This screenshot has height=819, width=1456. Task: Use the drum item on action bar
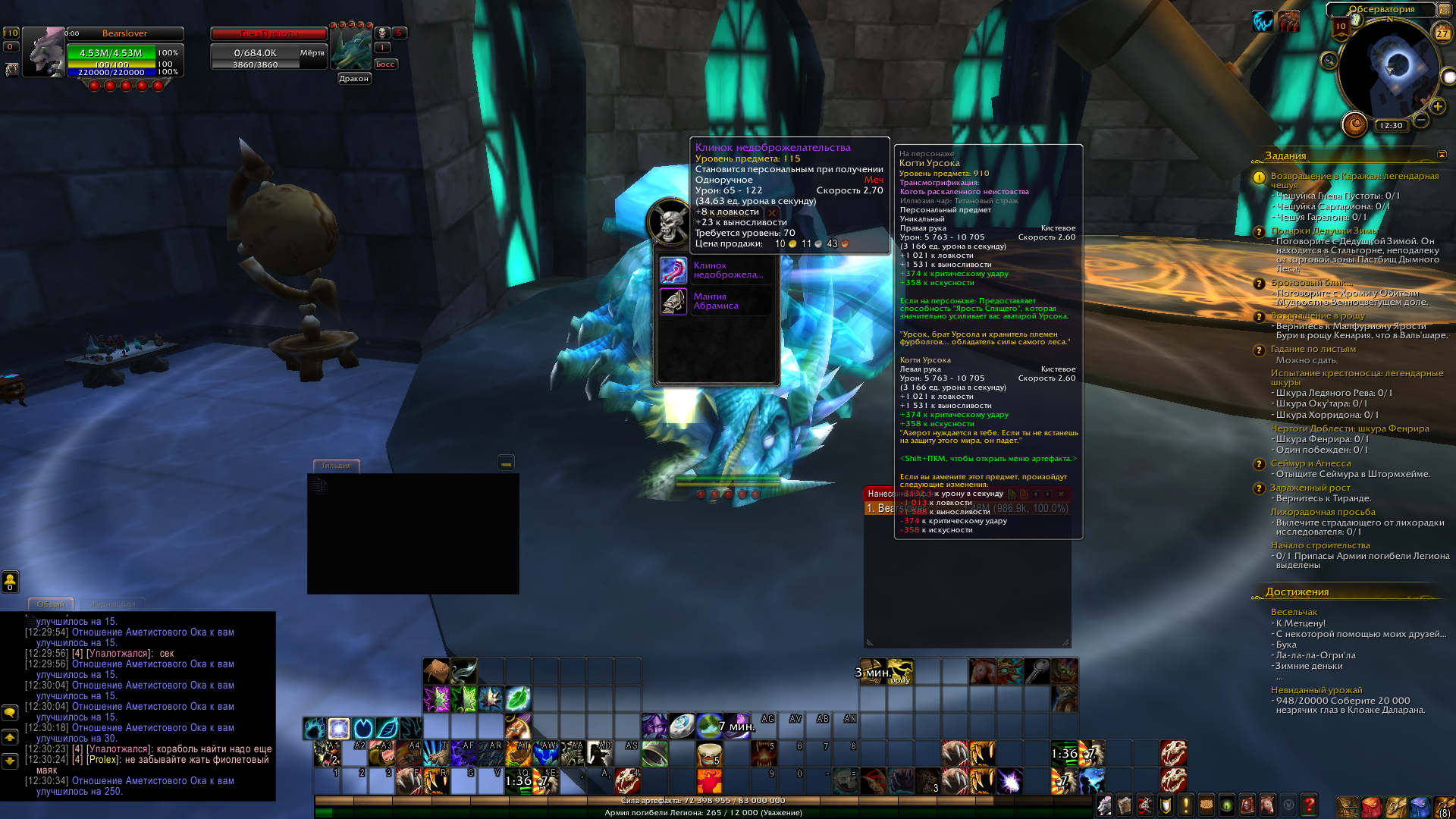pyautogui.click(x=710, y=754)
